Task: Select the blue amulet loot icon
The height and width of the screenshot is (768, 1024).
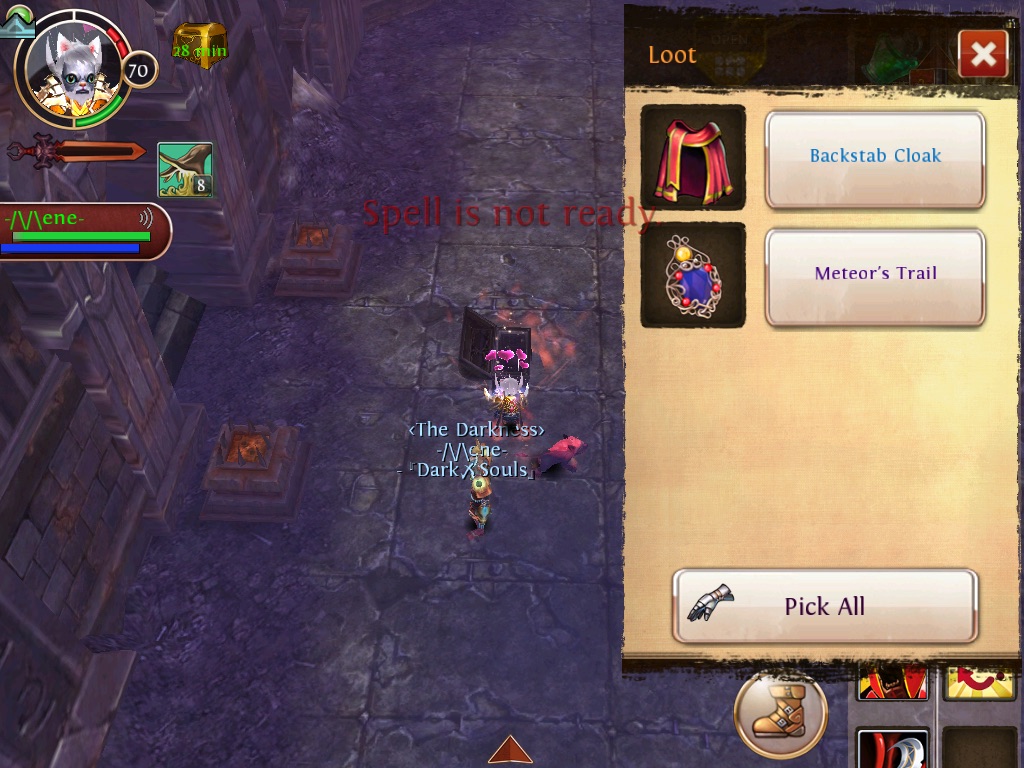Action: click(693, 275)
